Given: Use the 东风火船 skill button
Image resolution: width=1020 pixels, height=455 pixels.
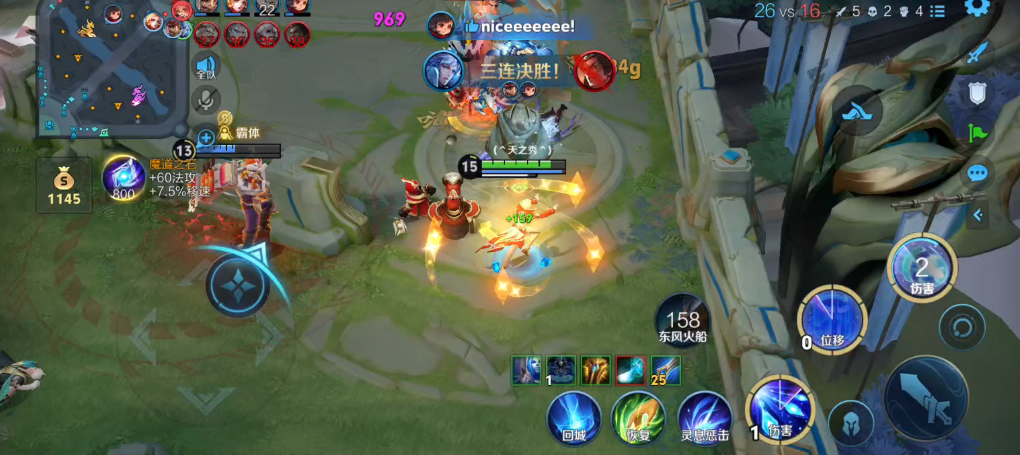Looking at the screenshot, I should 683,318.
